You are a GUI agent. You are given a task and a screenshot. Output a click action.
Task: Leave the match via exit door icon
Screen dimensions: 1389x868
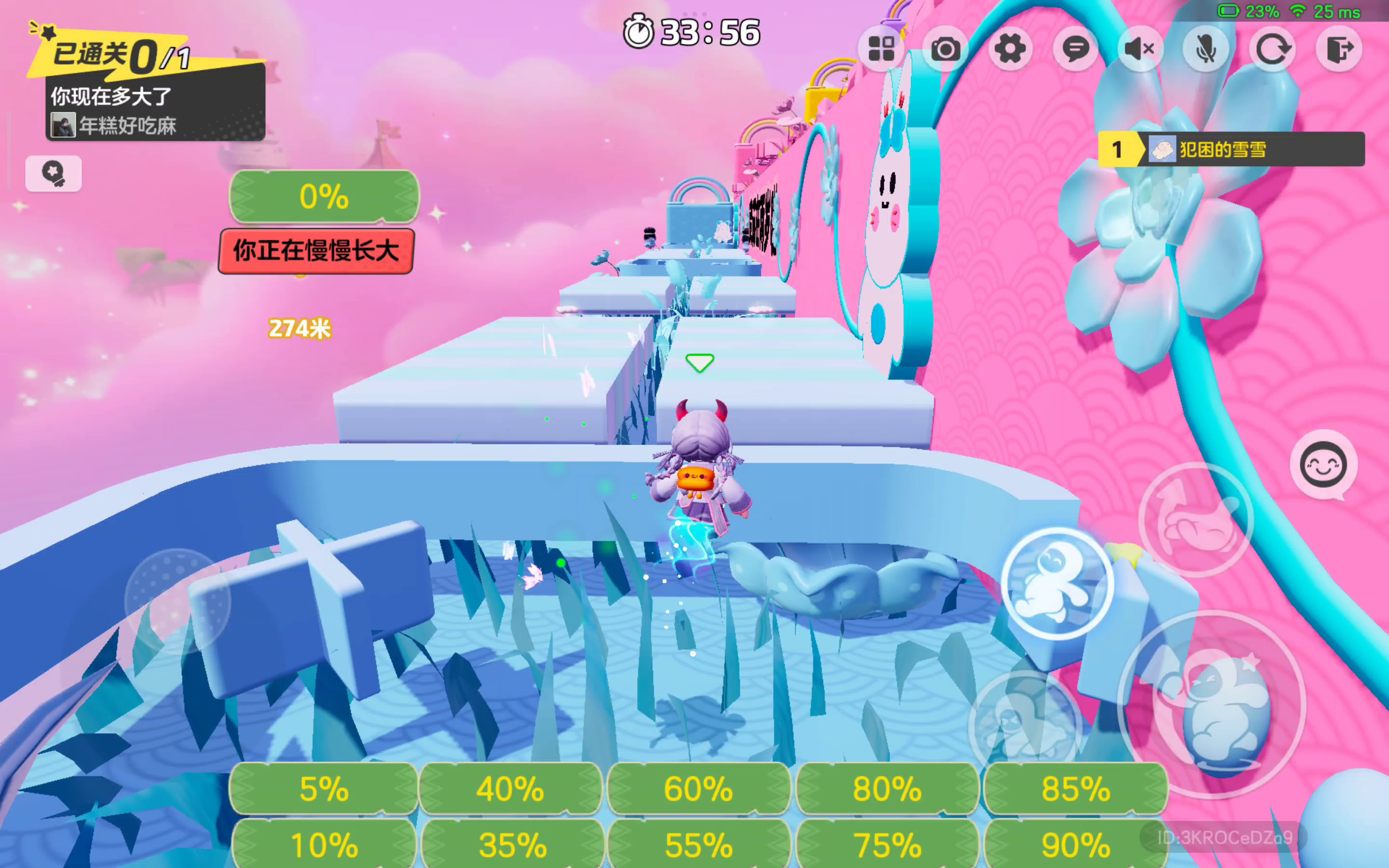(1338, 49)
